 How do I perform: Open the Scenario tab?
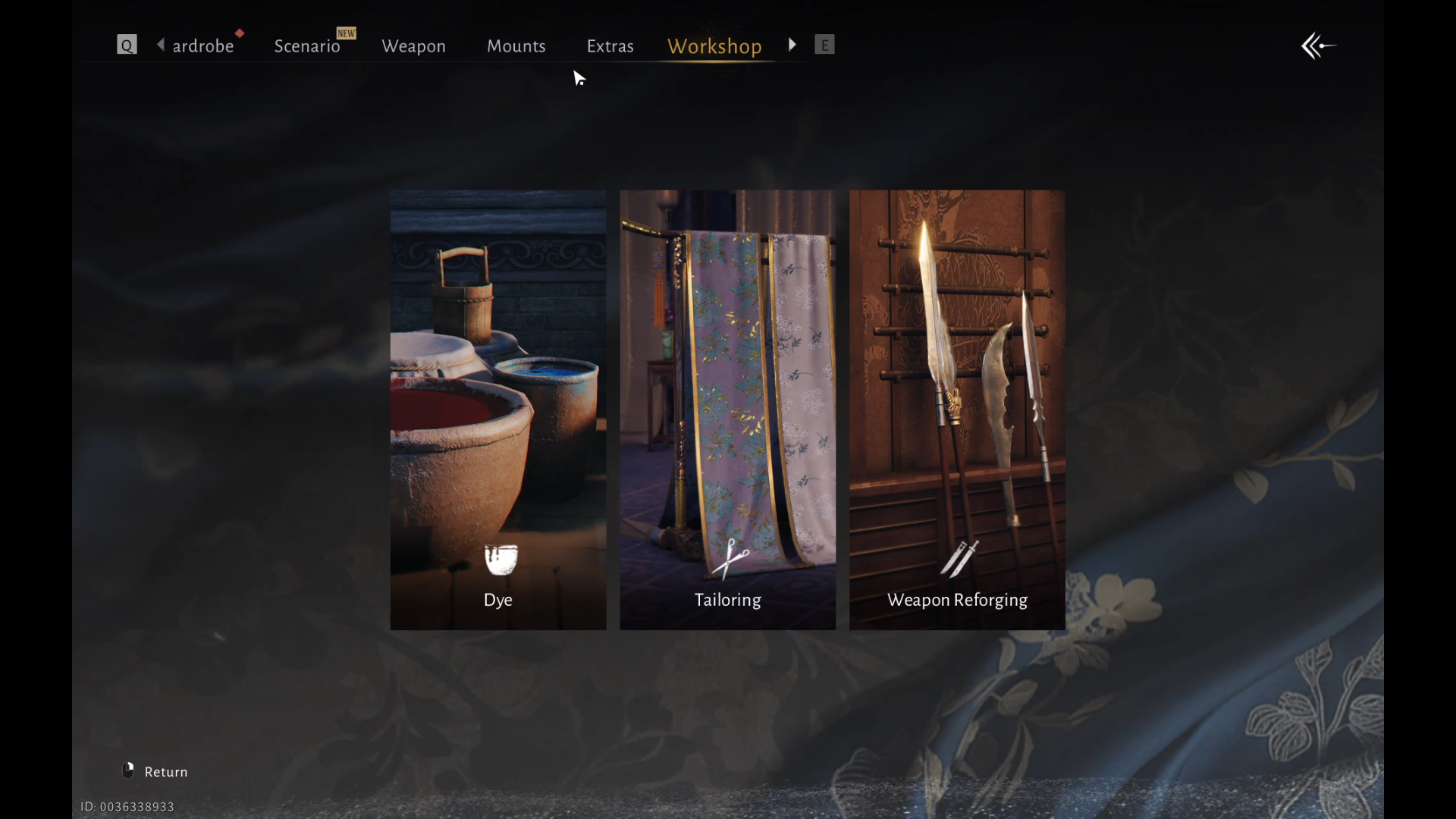306,46
